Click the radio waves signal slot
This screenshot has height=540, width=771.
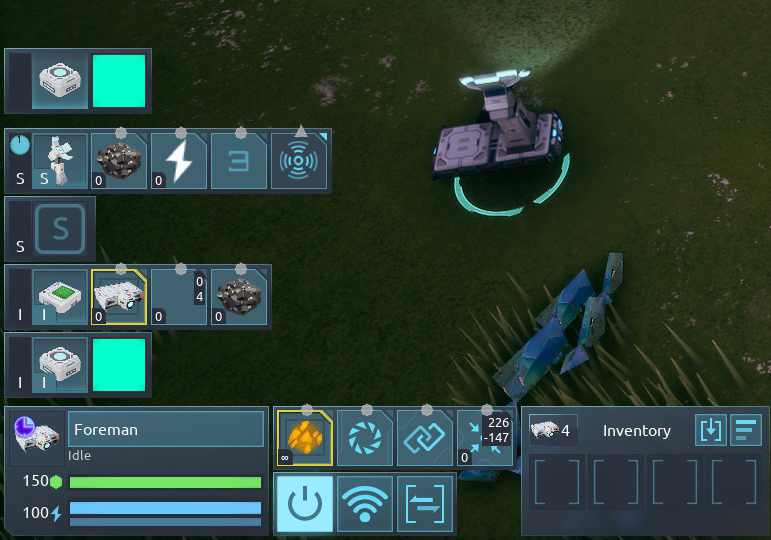coord(299,160)
